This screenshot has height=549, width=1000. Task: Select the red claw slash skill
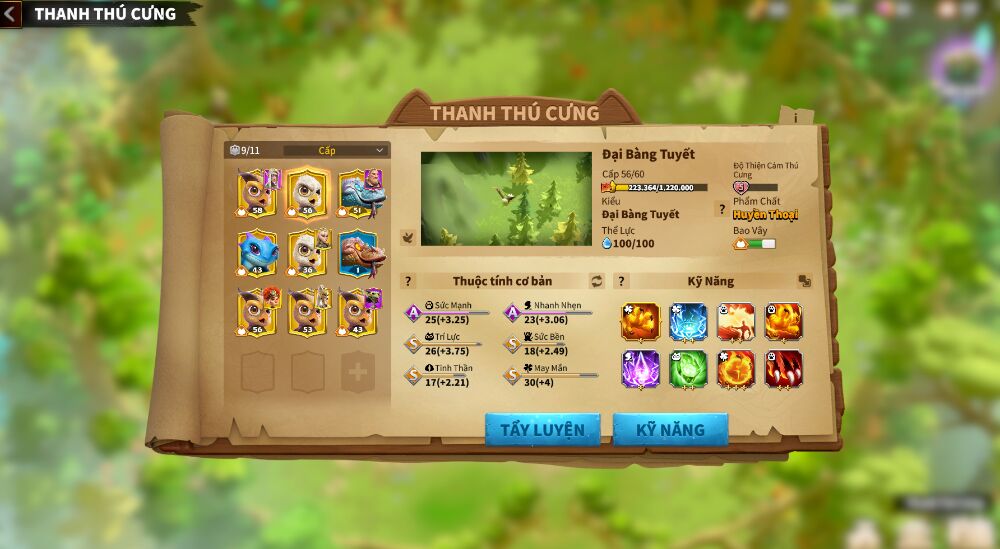[x=784, y=369]
